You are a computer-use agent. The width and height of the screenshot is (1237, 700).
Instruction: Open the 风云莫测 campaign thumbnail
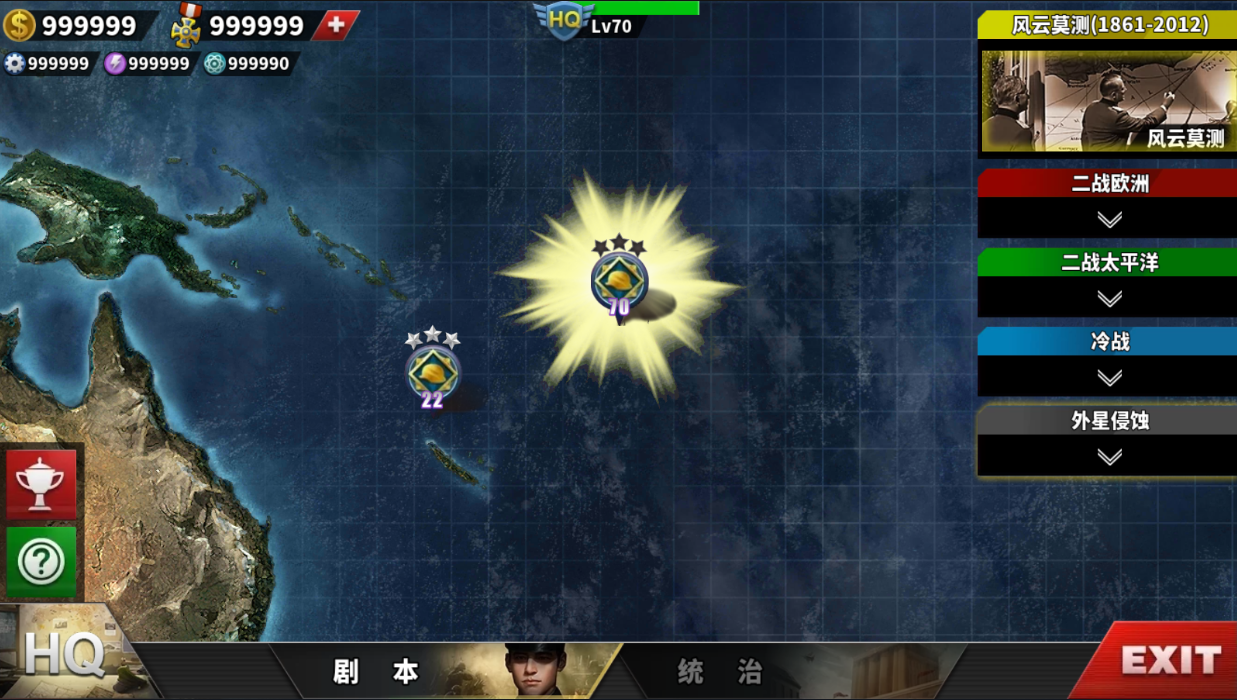[1108, 101]
